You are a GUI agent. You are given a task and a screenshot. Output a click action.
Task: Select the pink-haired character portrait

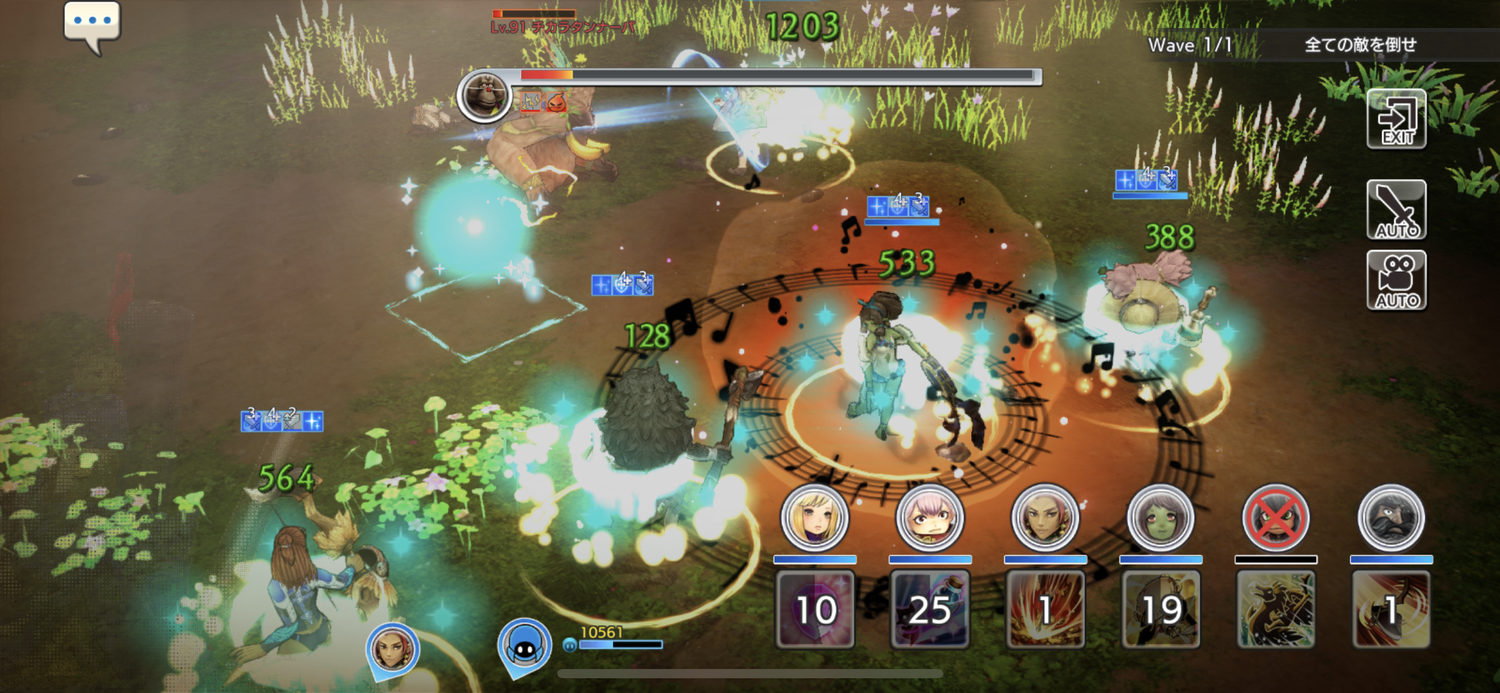930,518
